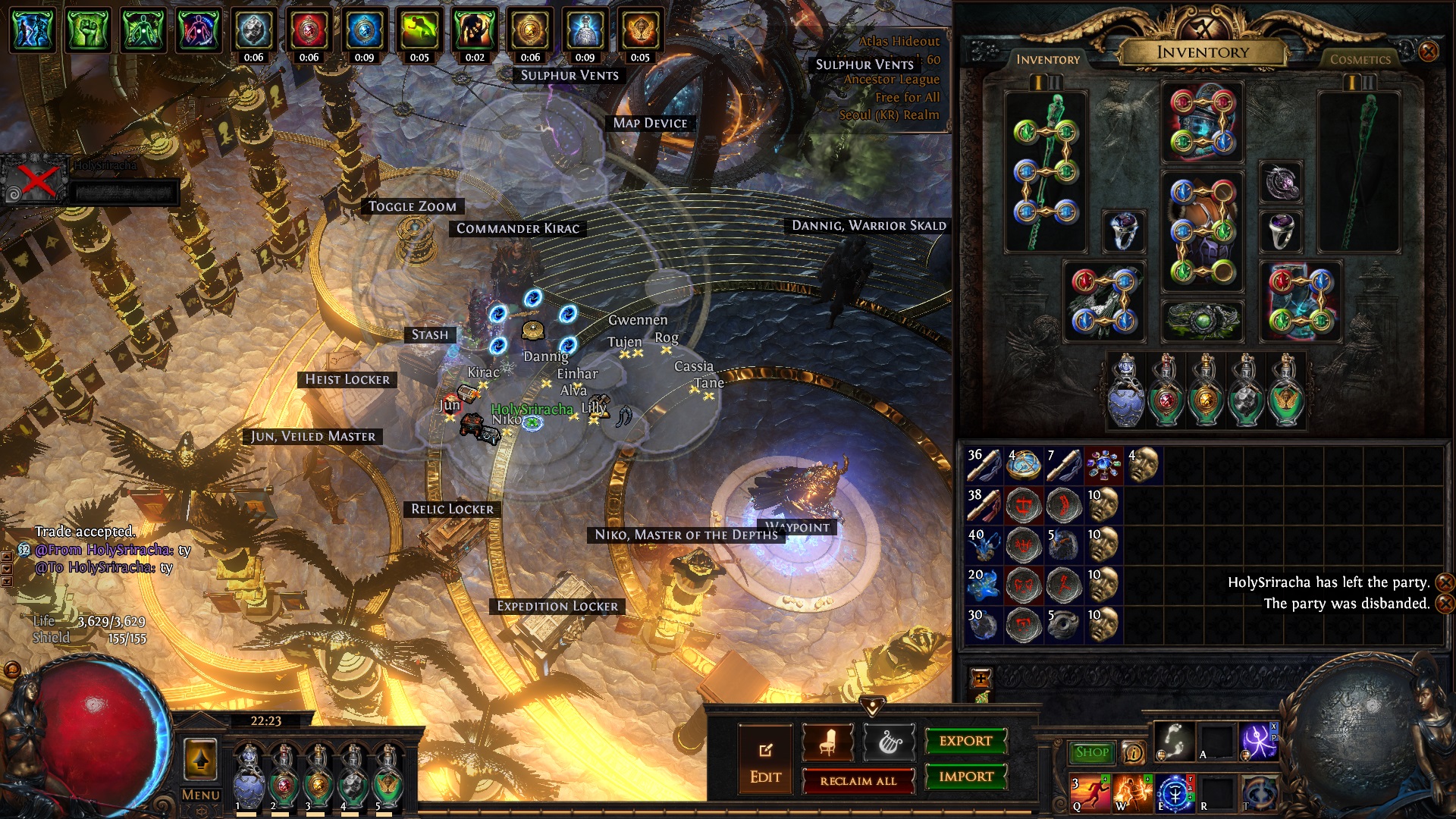Image resolution: width=1456 pixels, height=819 pixels.
Task: Open hideout Edit mode
Action: click(765, 761)
